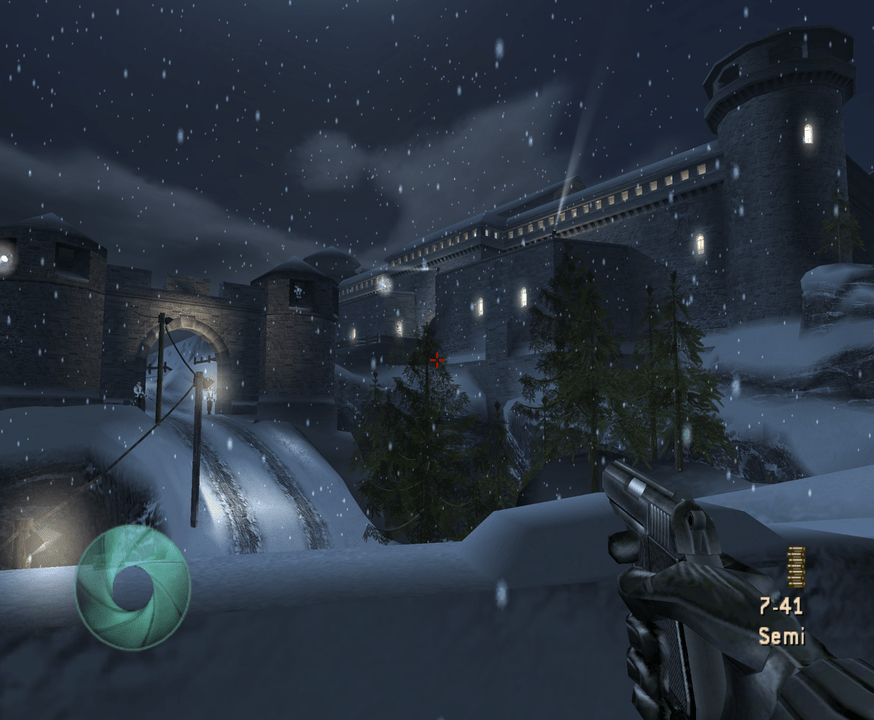The width and height of the screenshot is (874, 720).
Task: Select the bullet magazine icon
Action: click(x=796, y=567)
